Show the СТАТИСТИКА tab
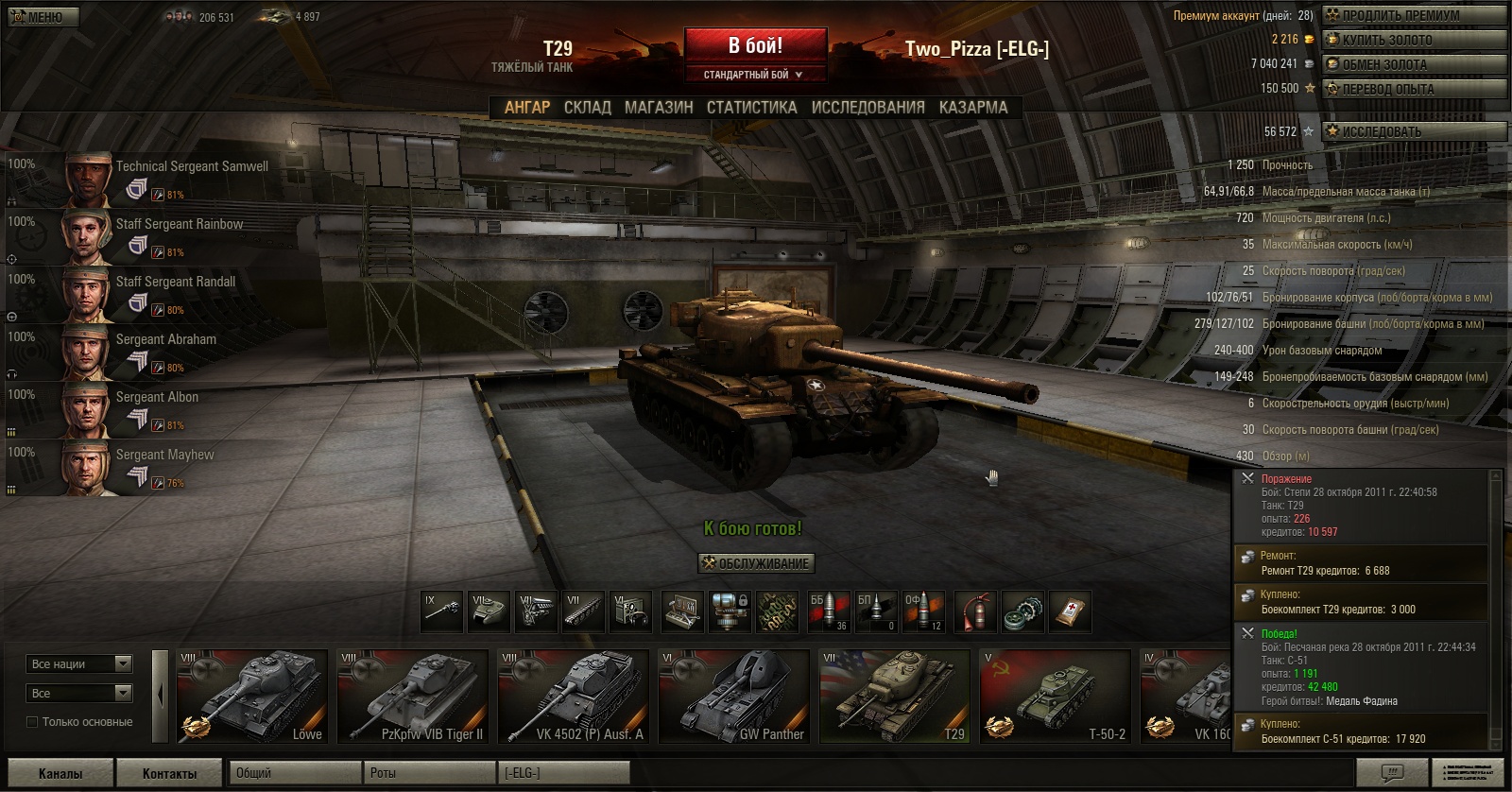This screenshot has width=1512, height=792. (751, 107)
